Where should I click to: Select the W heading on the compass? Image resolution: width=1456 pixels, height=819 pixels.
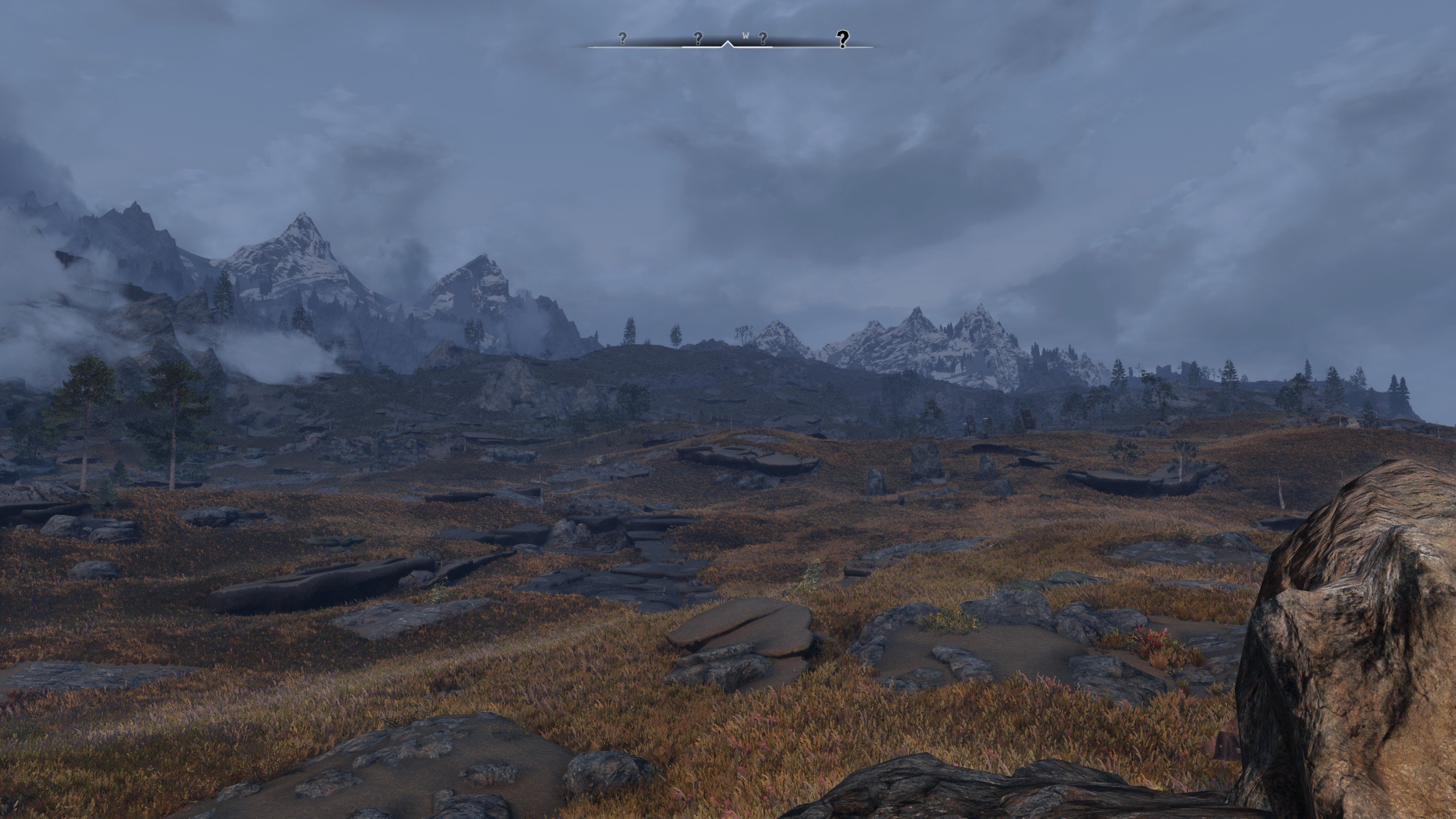746,36
